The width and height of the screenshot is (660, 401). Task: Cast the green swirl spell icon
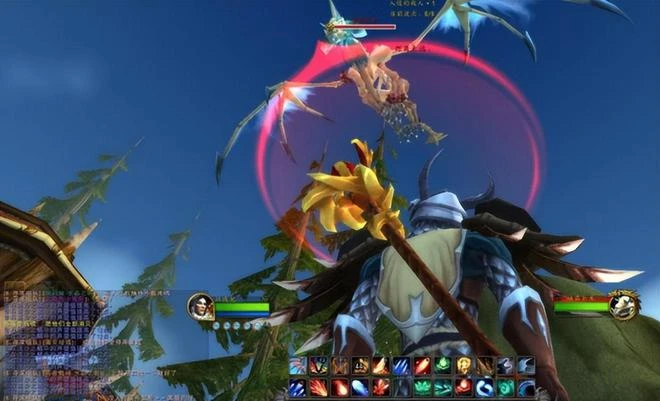(506, 387)
